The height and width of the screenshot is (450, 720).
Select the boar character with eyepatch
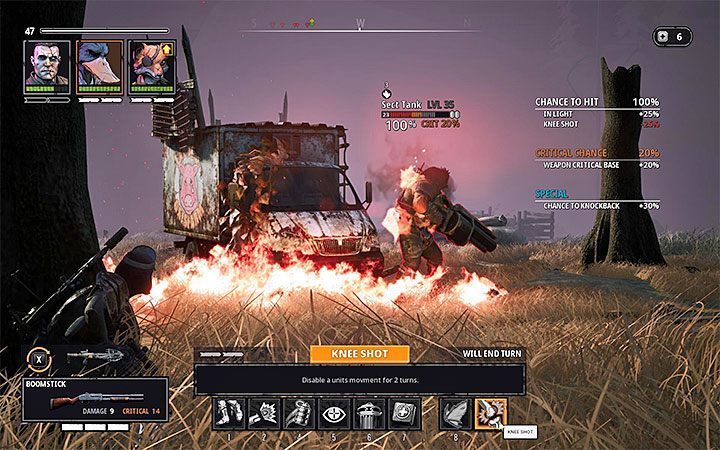click(152, 64)
